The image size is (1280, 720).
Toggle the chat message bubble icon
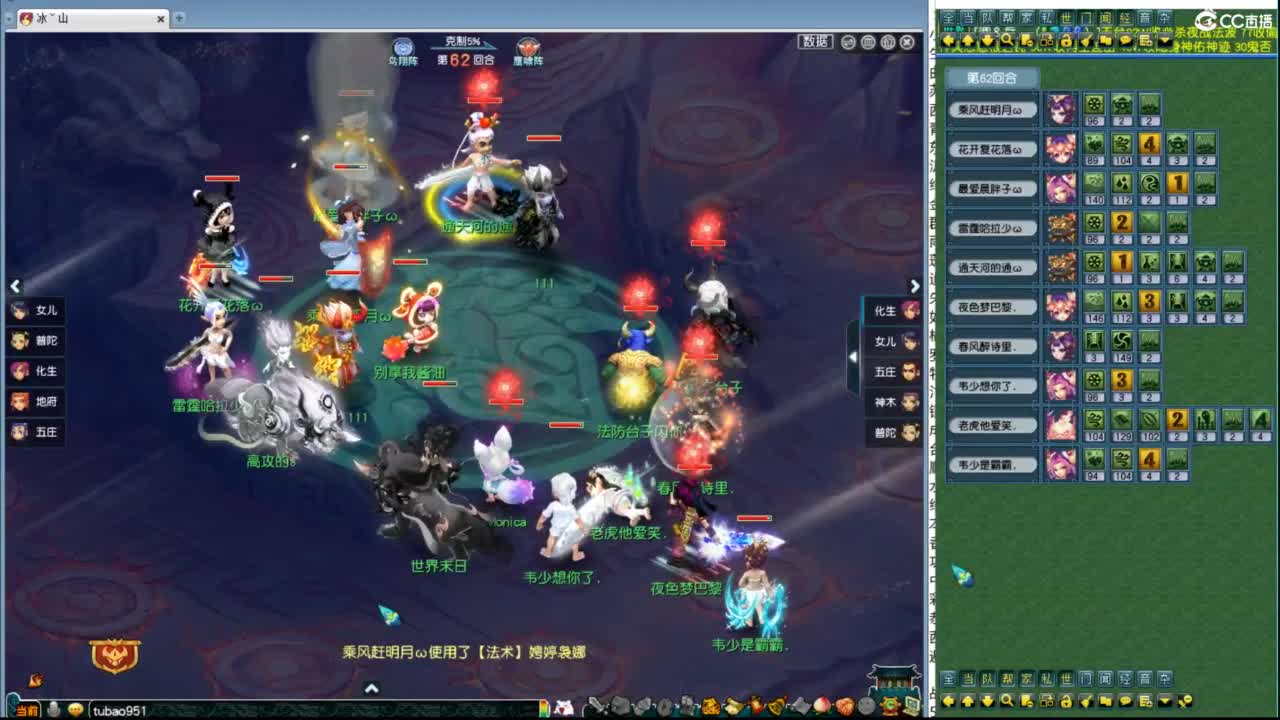[x=1127, y=41]
